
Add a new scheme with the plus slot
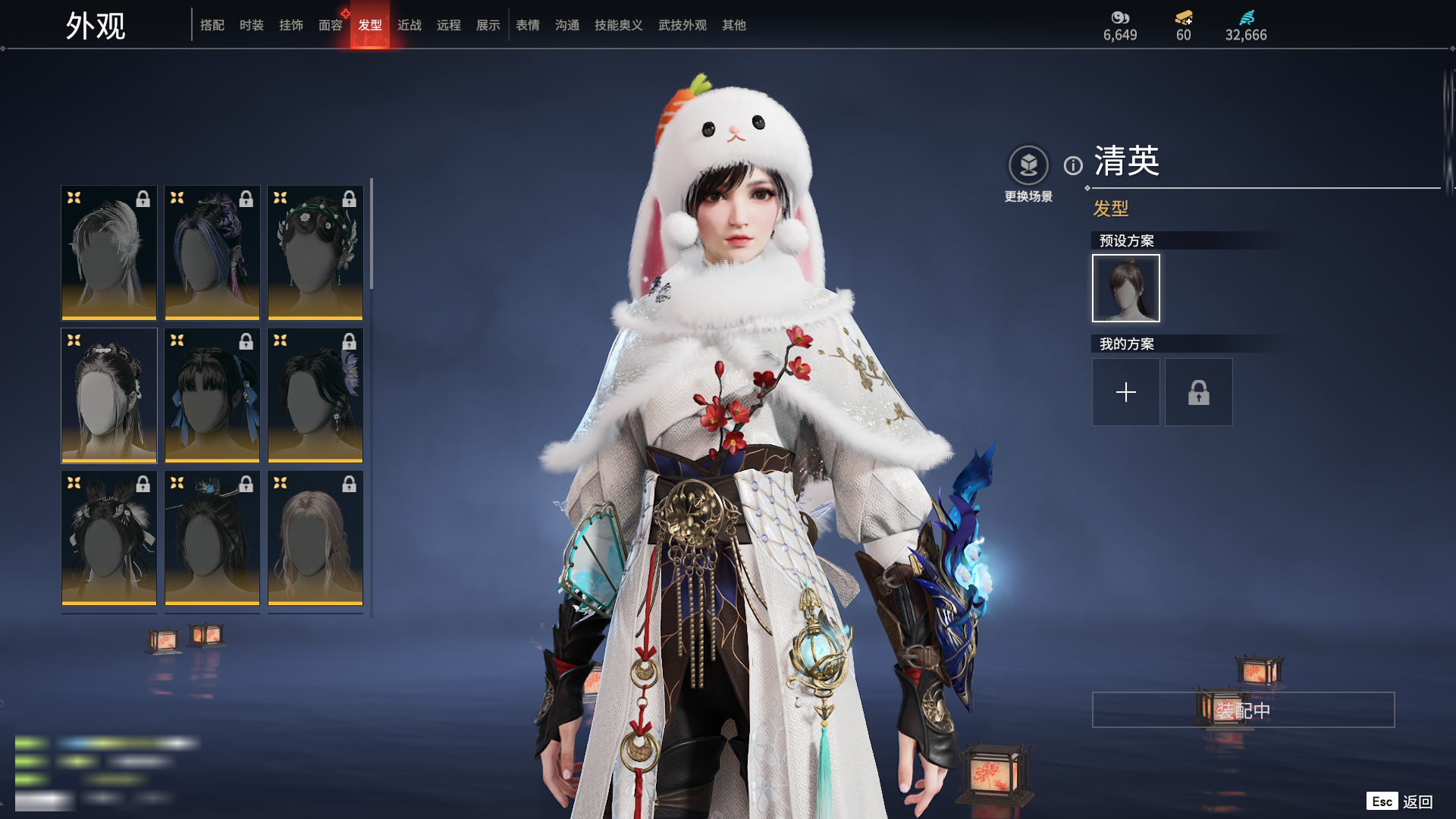[1126, 392]
